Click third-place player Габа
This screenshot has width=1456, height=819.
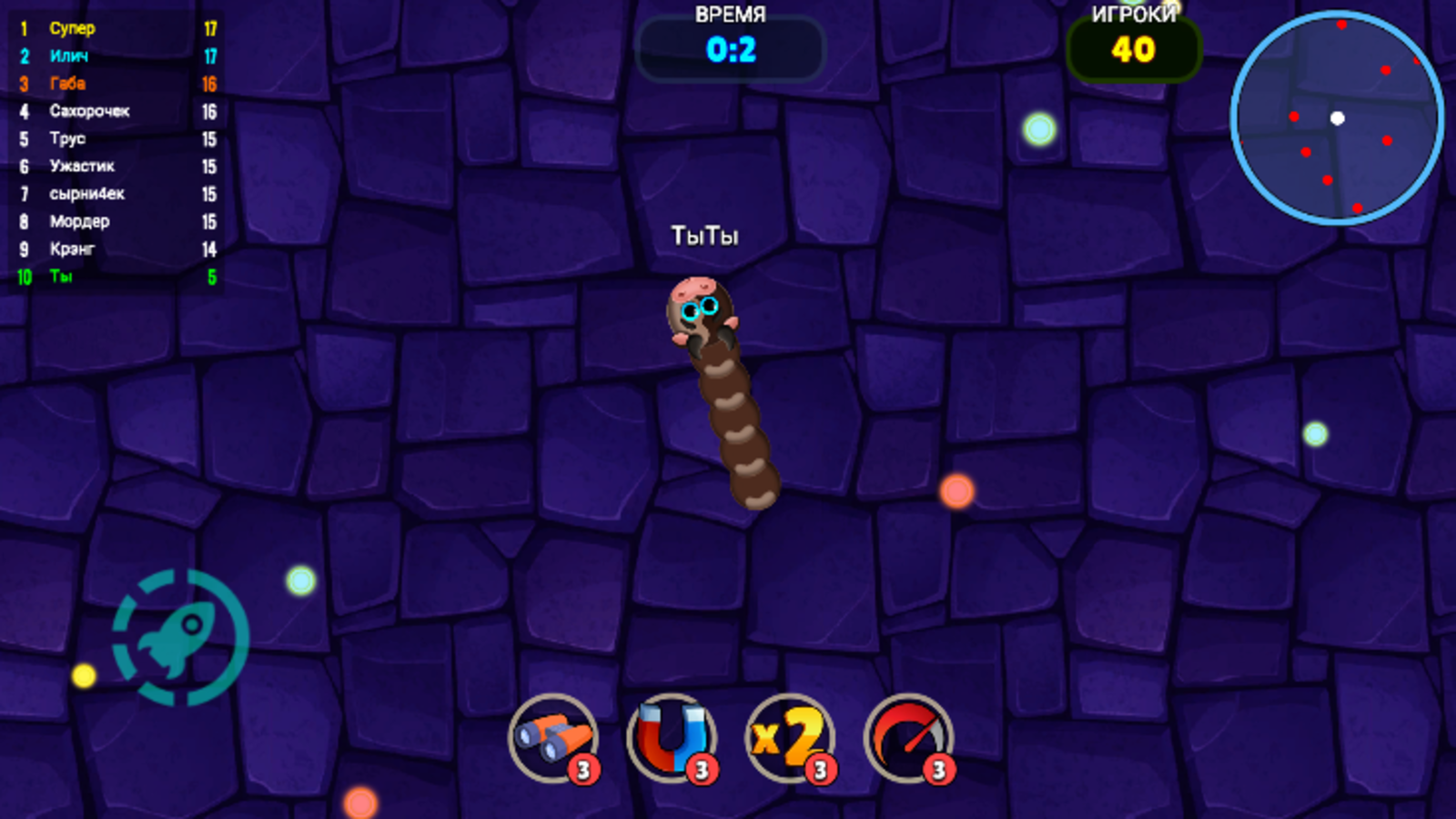(67, 83)
